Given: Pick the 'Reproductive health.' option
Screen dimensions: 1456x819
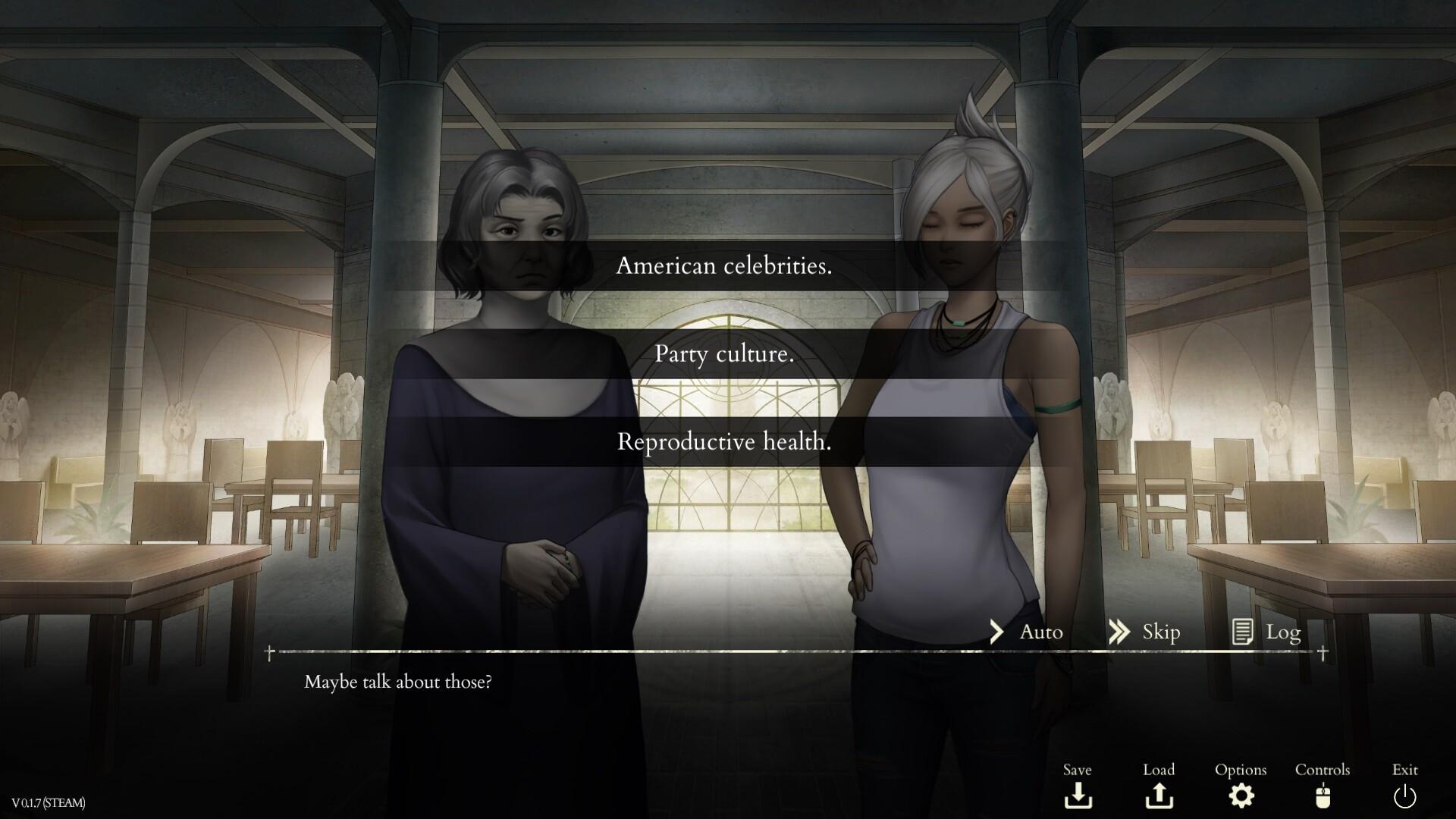Looking at the screenshot, I should pos(725,441).
